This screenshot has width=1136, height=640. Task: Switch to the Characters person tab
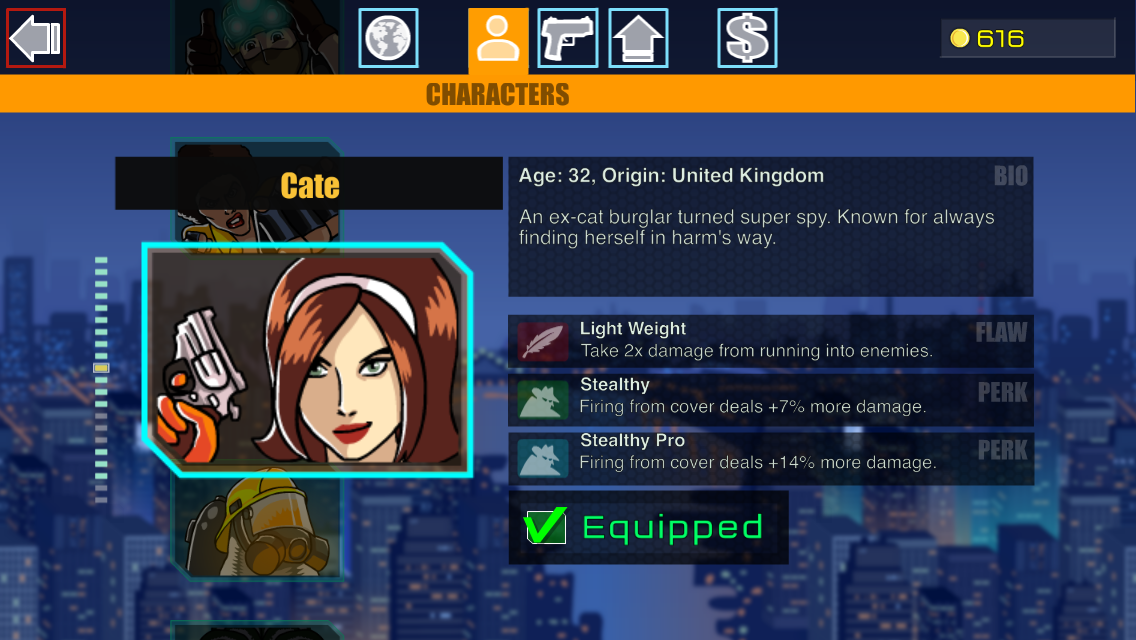click(497, 40)
